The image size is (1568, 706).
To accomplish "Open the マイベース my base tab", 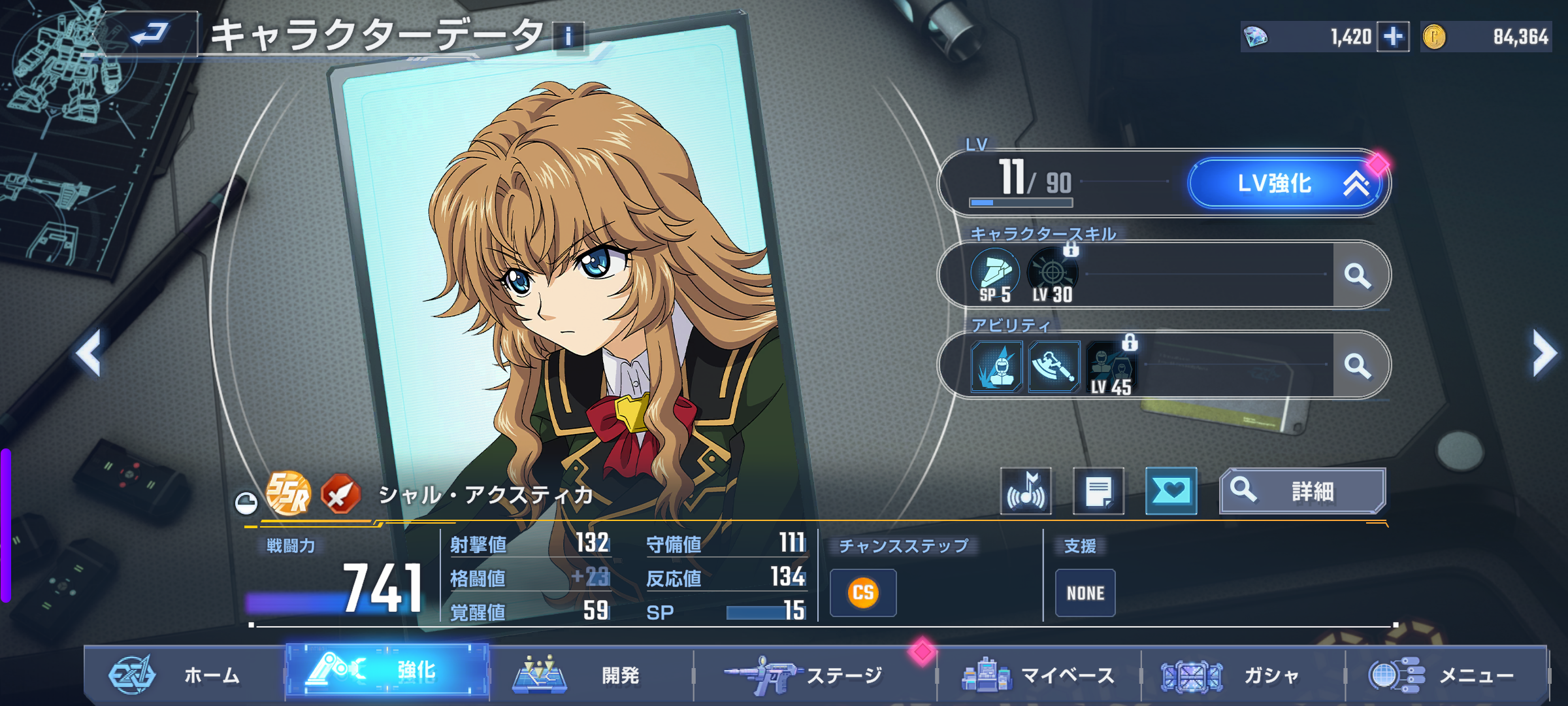I will point(1039,675).
